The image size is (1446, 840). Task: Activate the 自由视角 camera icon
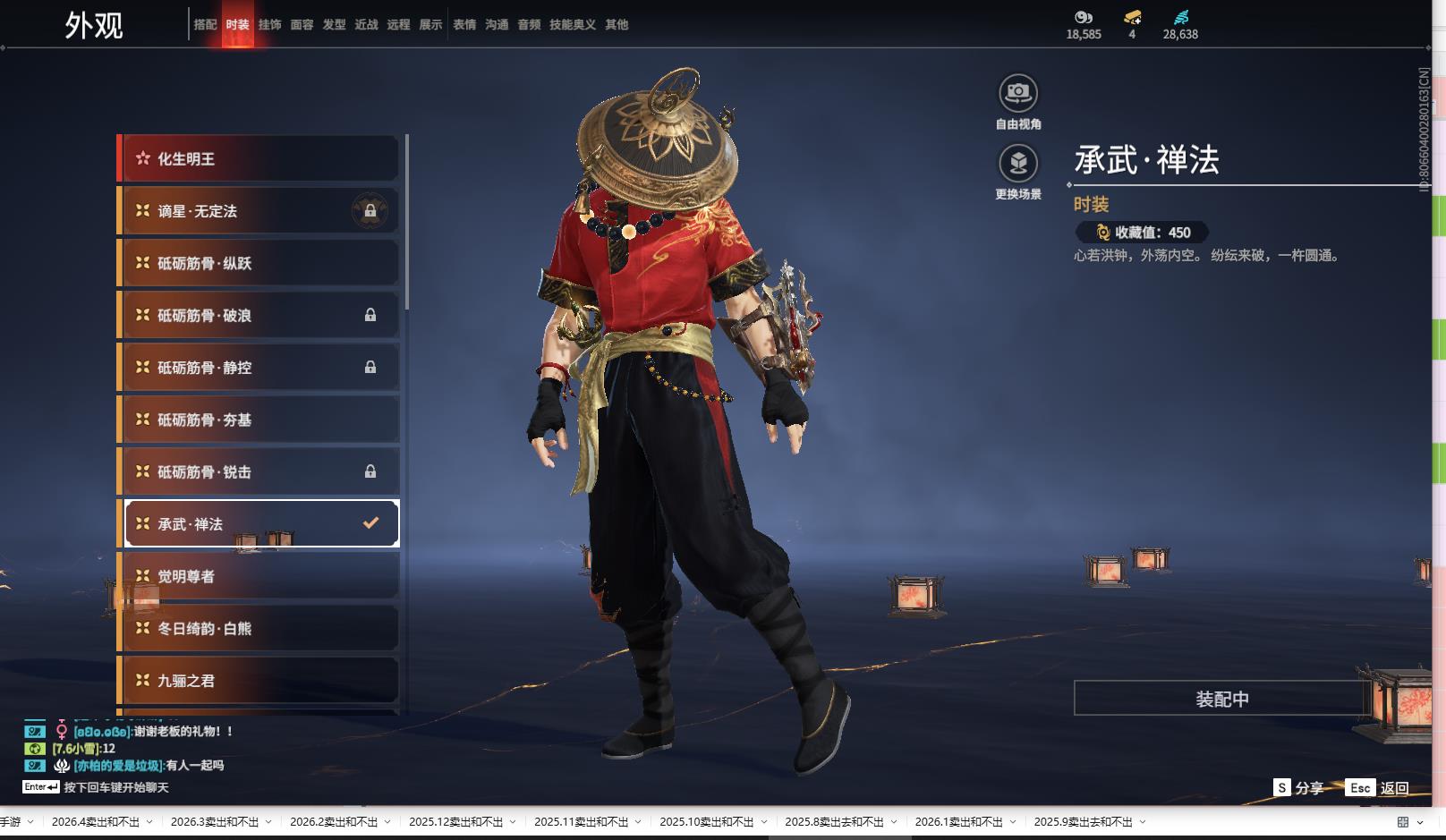(1018, 93)
